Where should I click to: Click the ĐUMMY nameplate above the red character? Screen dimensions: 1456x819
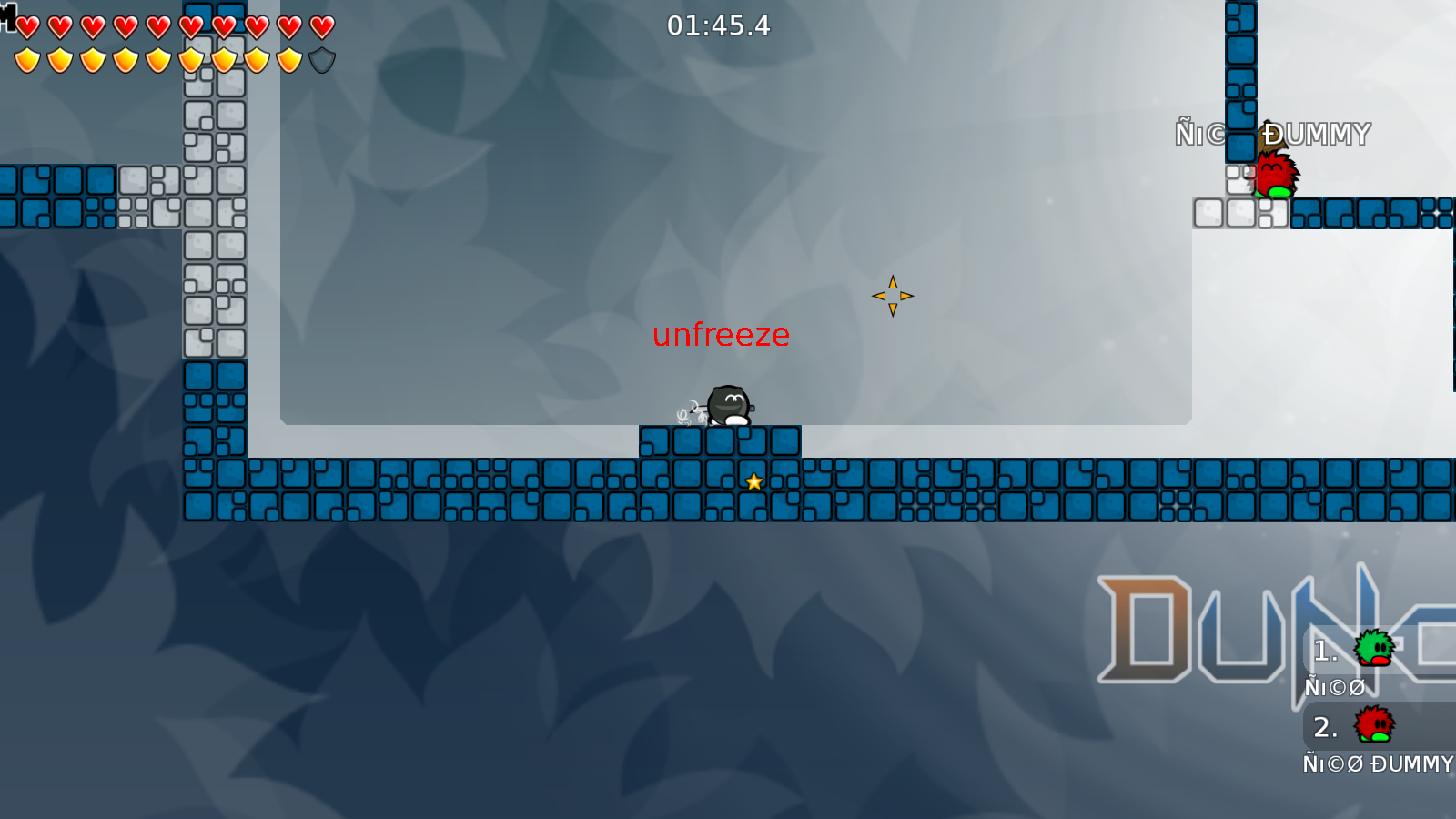click(1317, 135)
